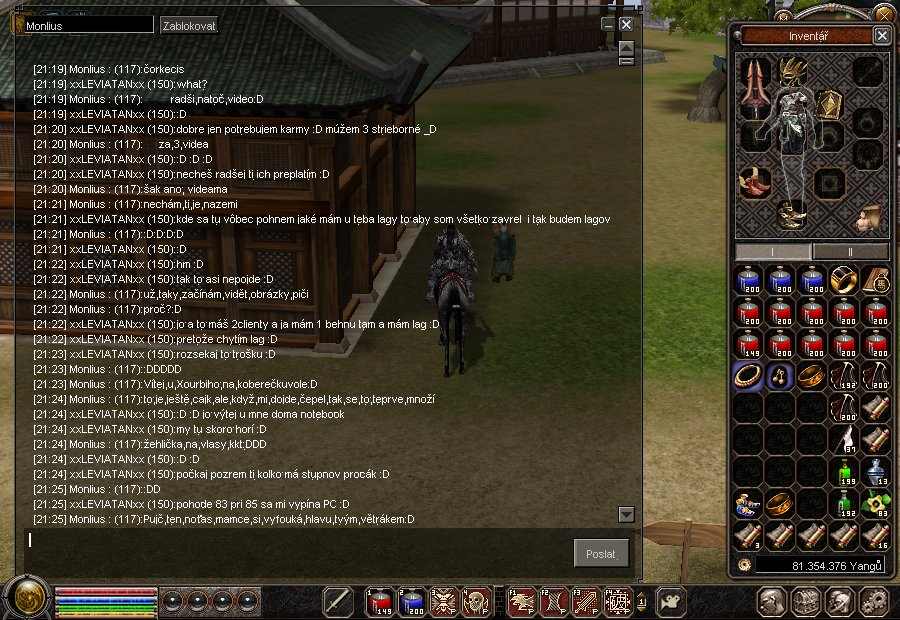Select the yellow flower stack of 83
The image size is (900, 620).
pos(875,505)
